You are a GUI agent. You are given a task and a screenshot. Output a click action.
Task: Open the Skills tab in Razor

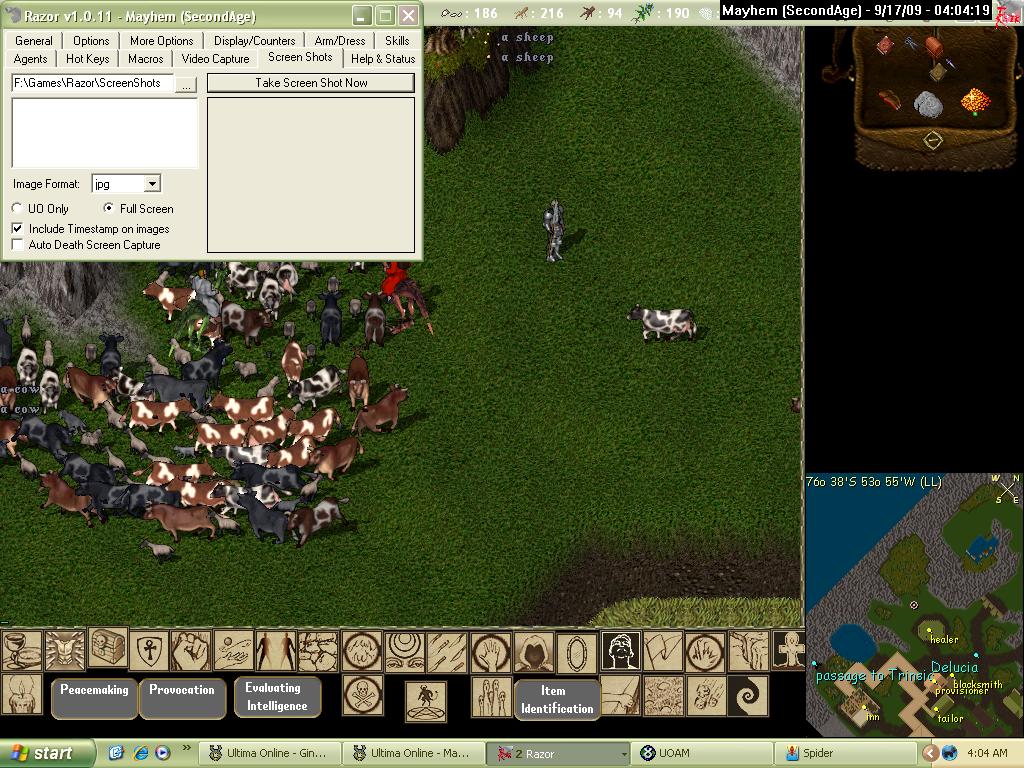pos(397,41)
